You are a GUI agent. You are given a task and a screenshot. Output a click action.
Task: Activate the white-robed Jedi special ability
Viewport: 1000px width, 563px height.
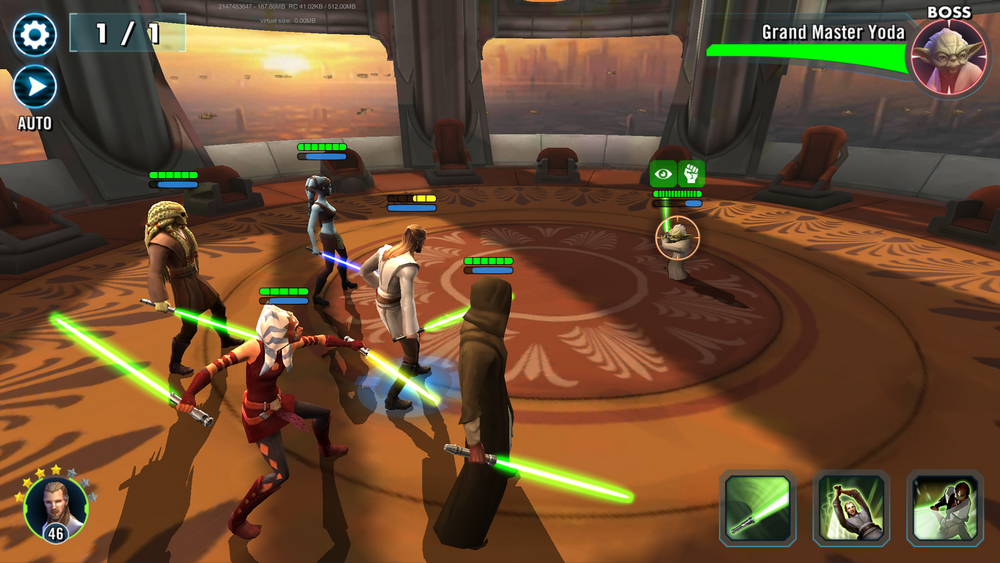(x=943, y=508)
